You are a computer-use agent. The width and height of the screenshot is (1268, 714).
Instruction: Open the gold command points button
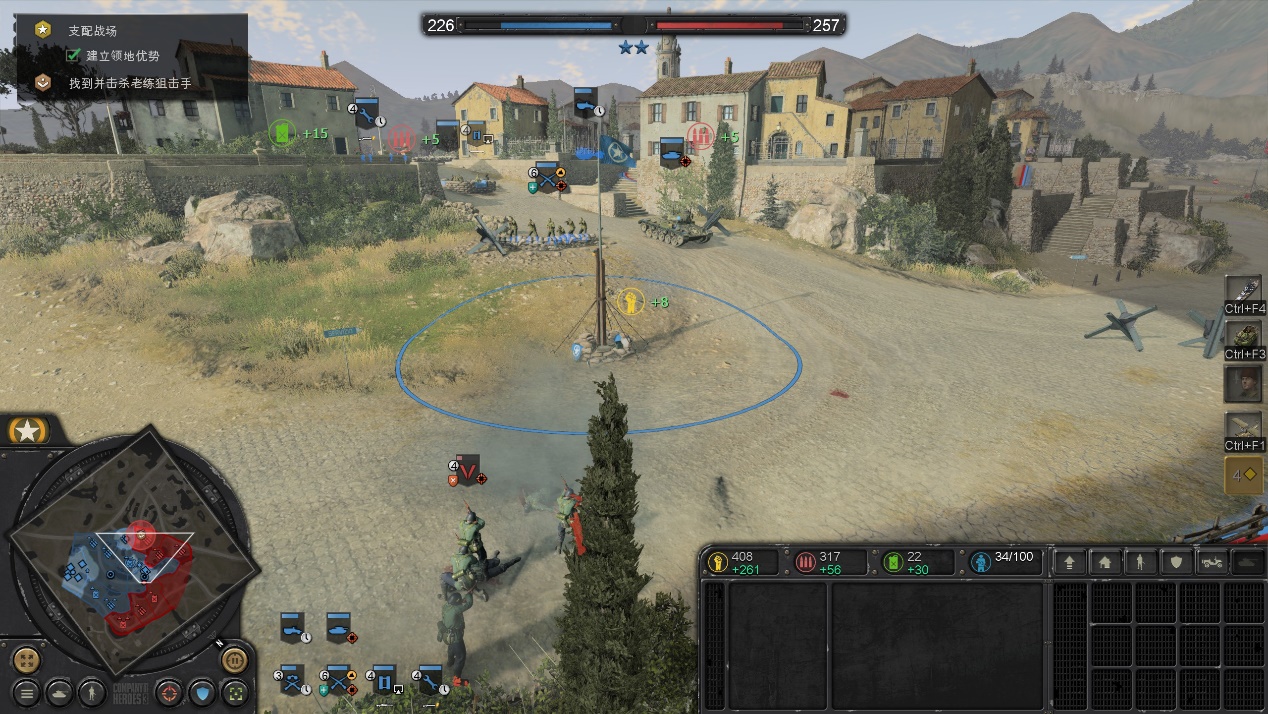click(1244, 476)
